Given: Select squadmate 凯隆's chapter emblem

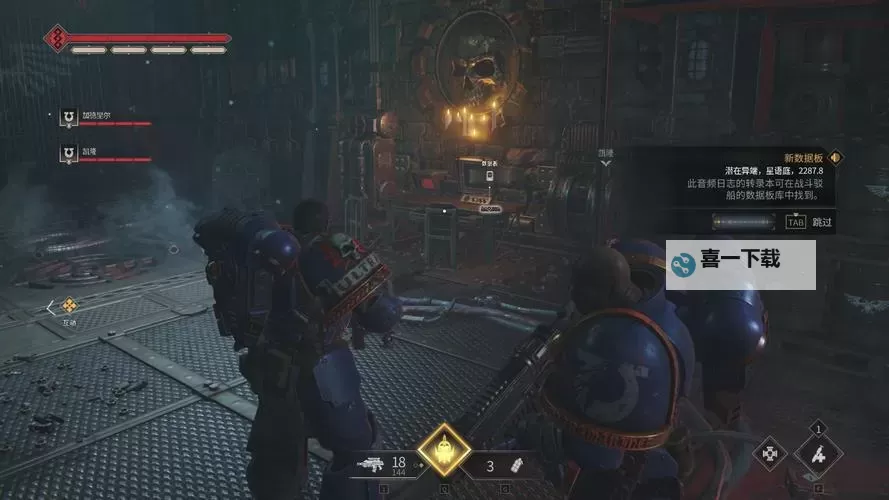Looking at the screenshot, I should [68, 152].
